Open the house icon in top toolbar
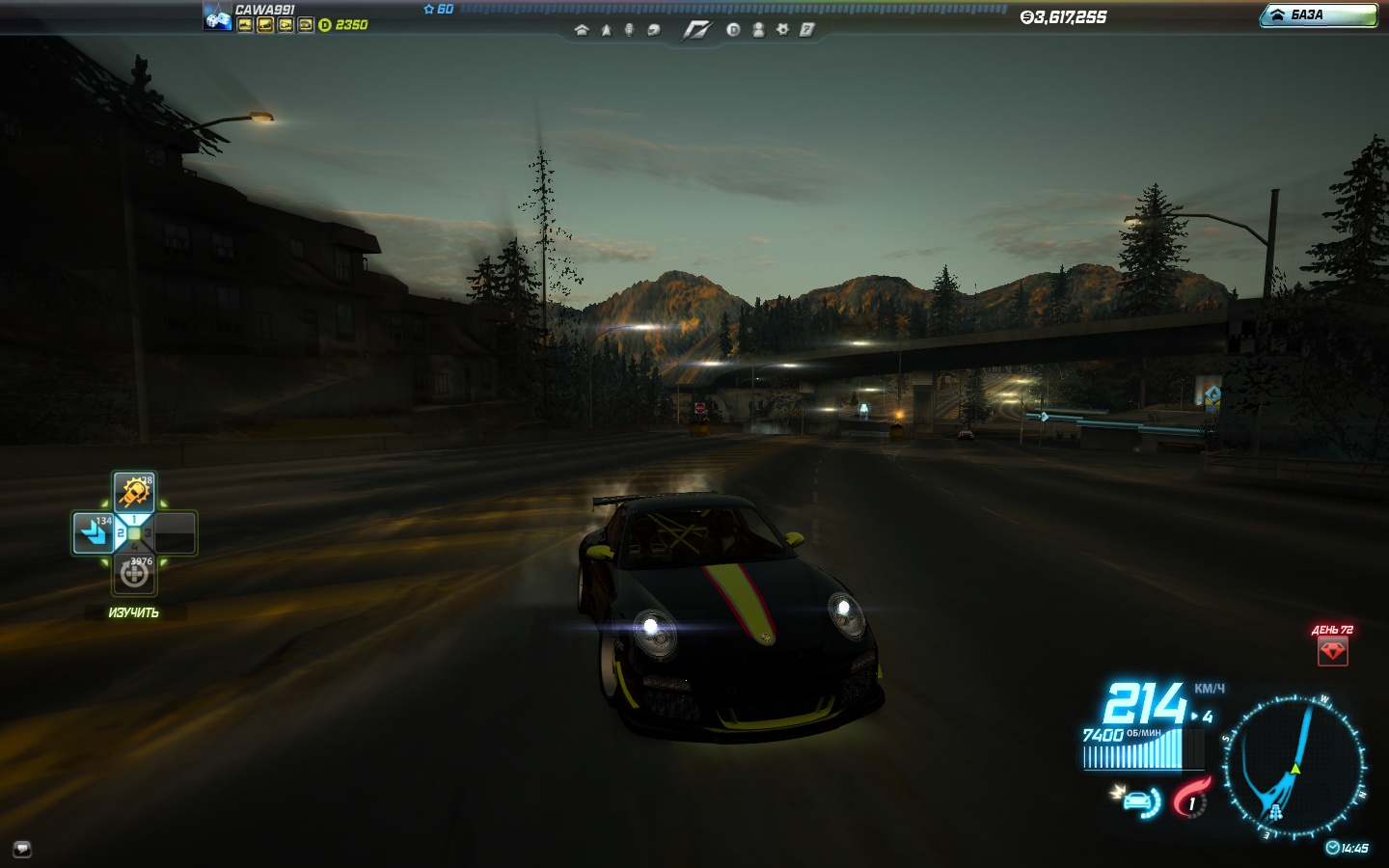The width and height of the screenshot is (1389, 868). click(581, 30)
